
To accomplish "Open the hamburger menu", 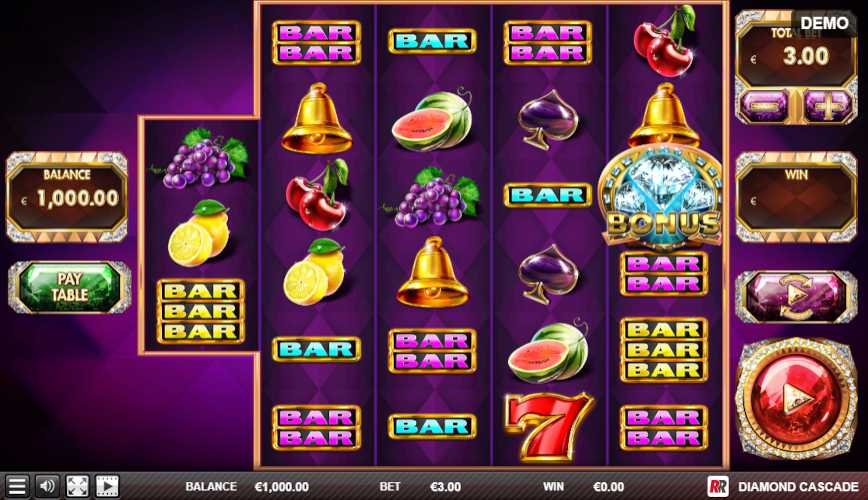I will pos(17,487).
